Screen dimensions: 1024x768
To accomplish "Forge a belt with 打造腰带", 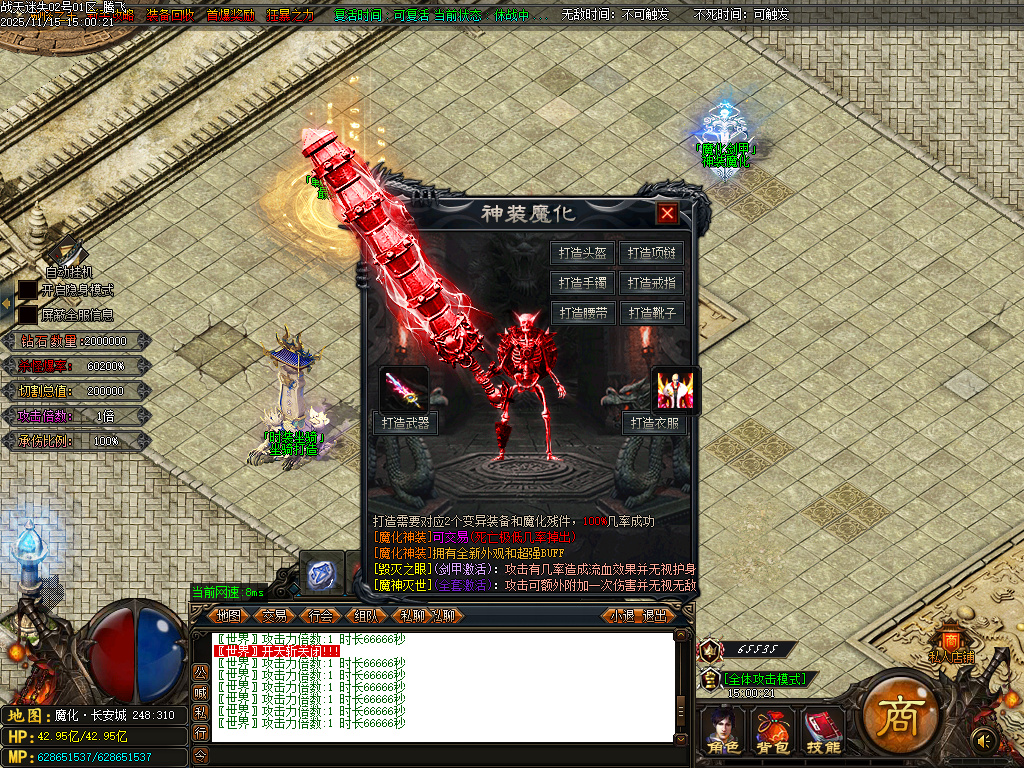I will tap(583, 313).
